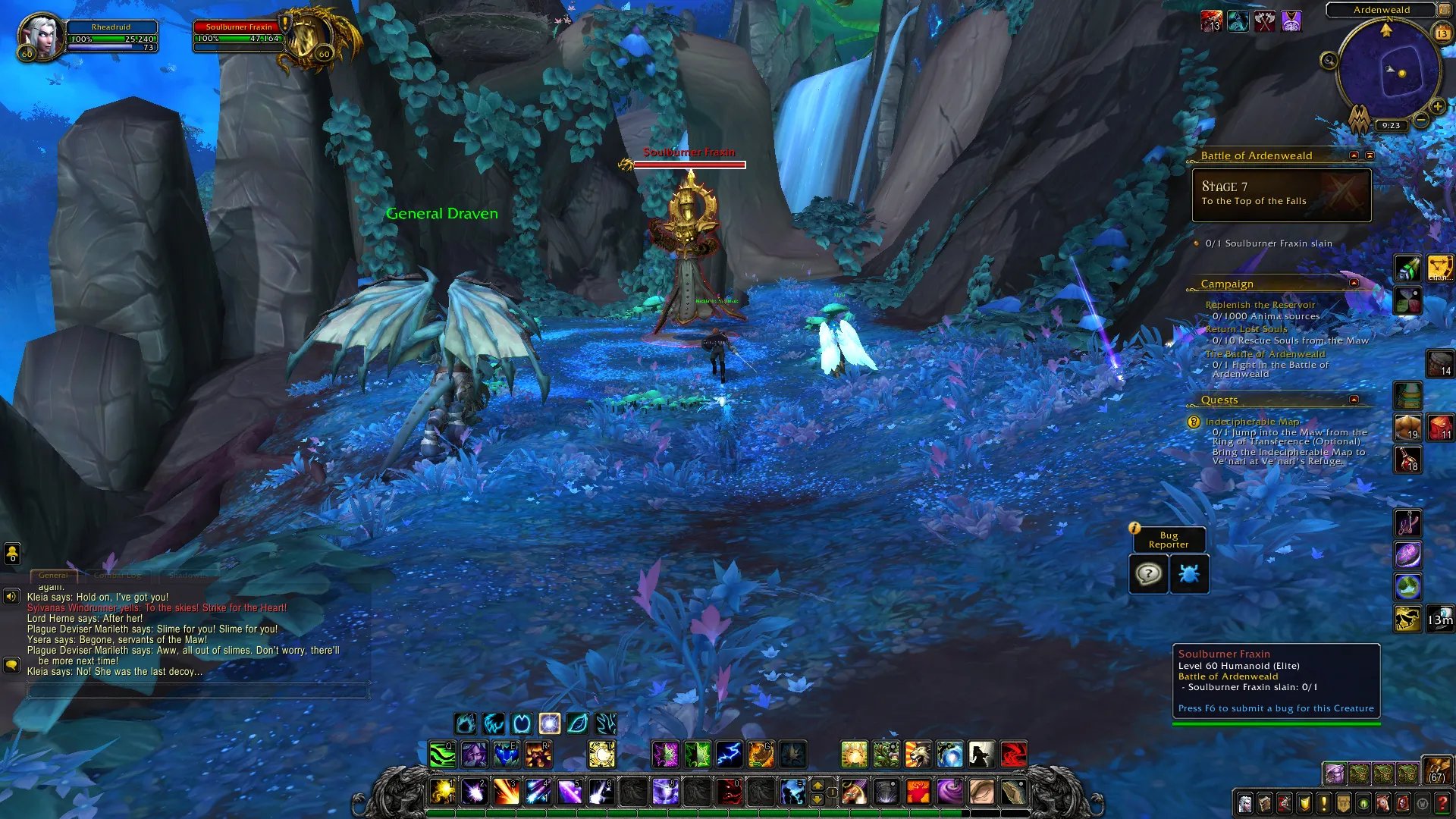The image size is (1456, 819).
Task: Zoom out on the minimap
Action: click(1421, 120)
